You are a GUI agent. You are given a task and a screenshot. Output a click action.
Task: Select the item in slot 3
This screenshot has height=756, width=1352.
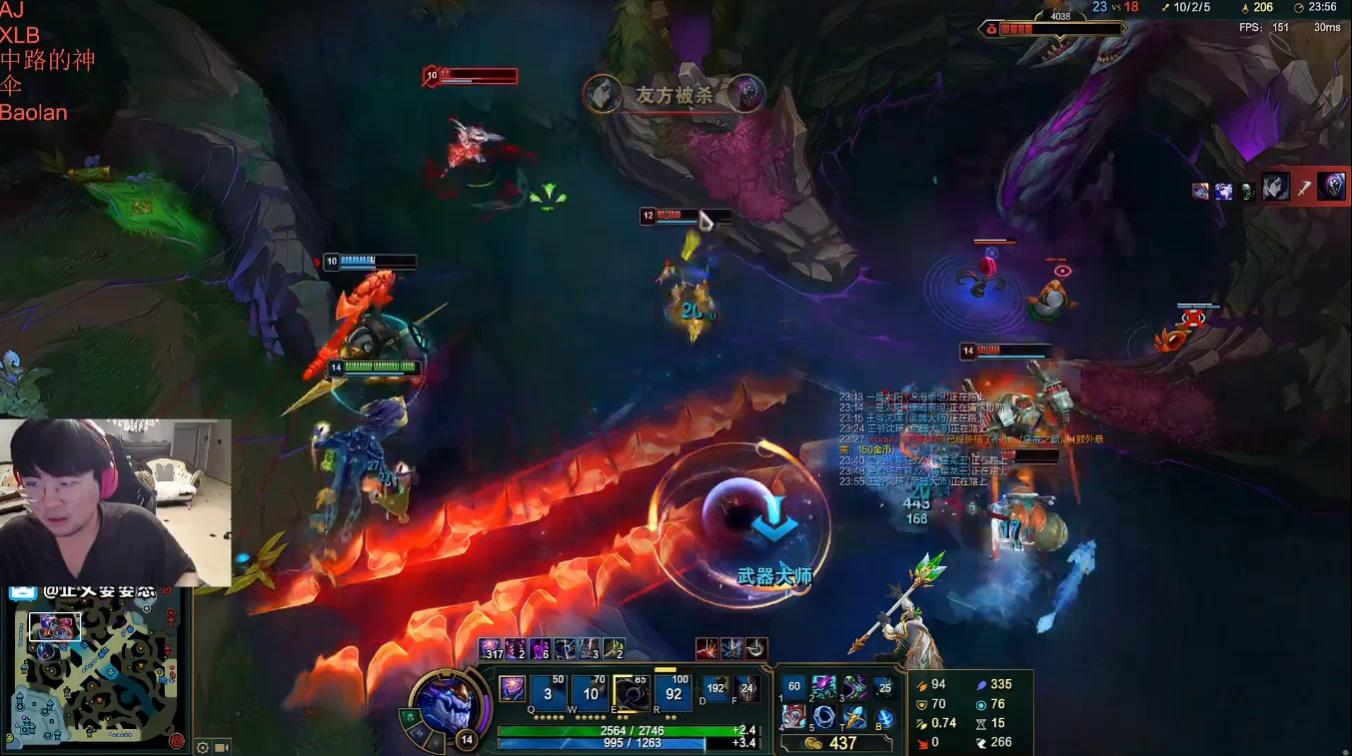tap(854, 688)
